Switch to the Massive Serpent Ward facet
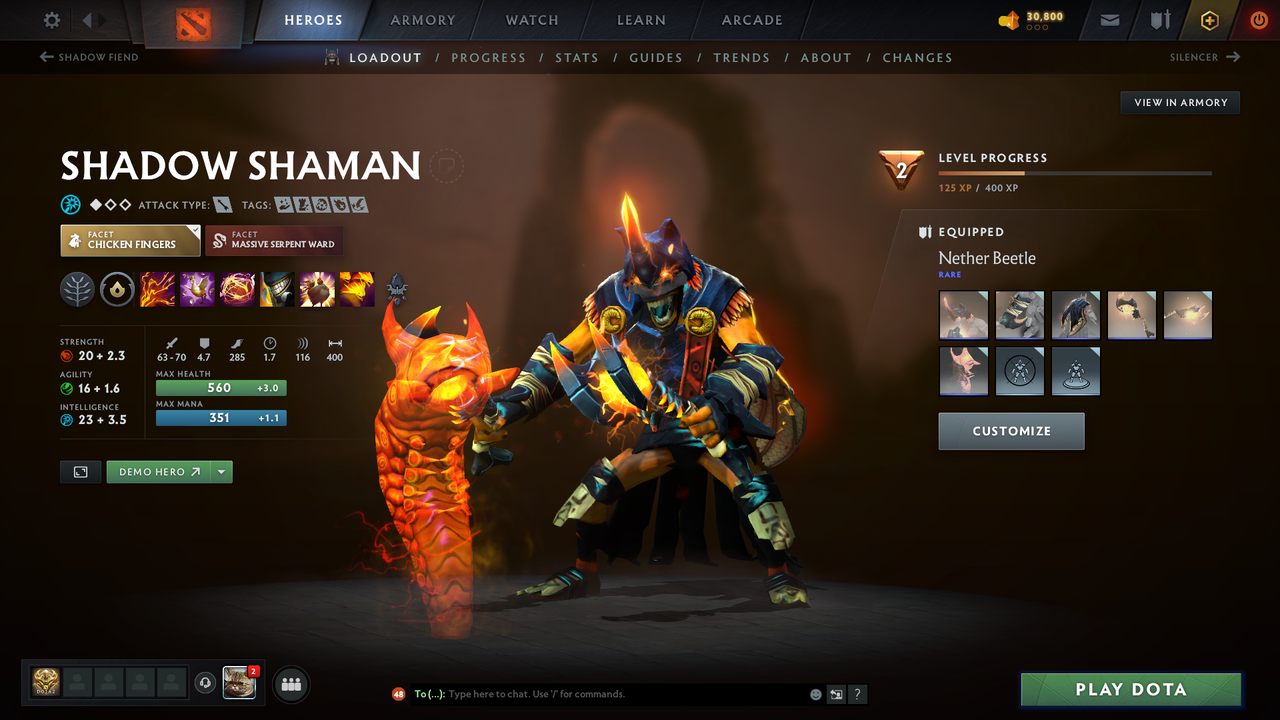1280x720 pixels. pos(274,240)
